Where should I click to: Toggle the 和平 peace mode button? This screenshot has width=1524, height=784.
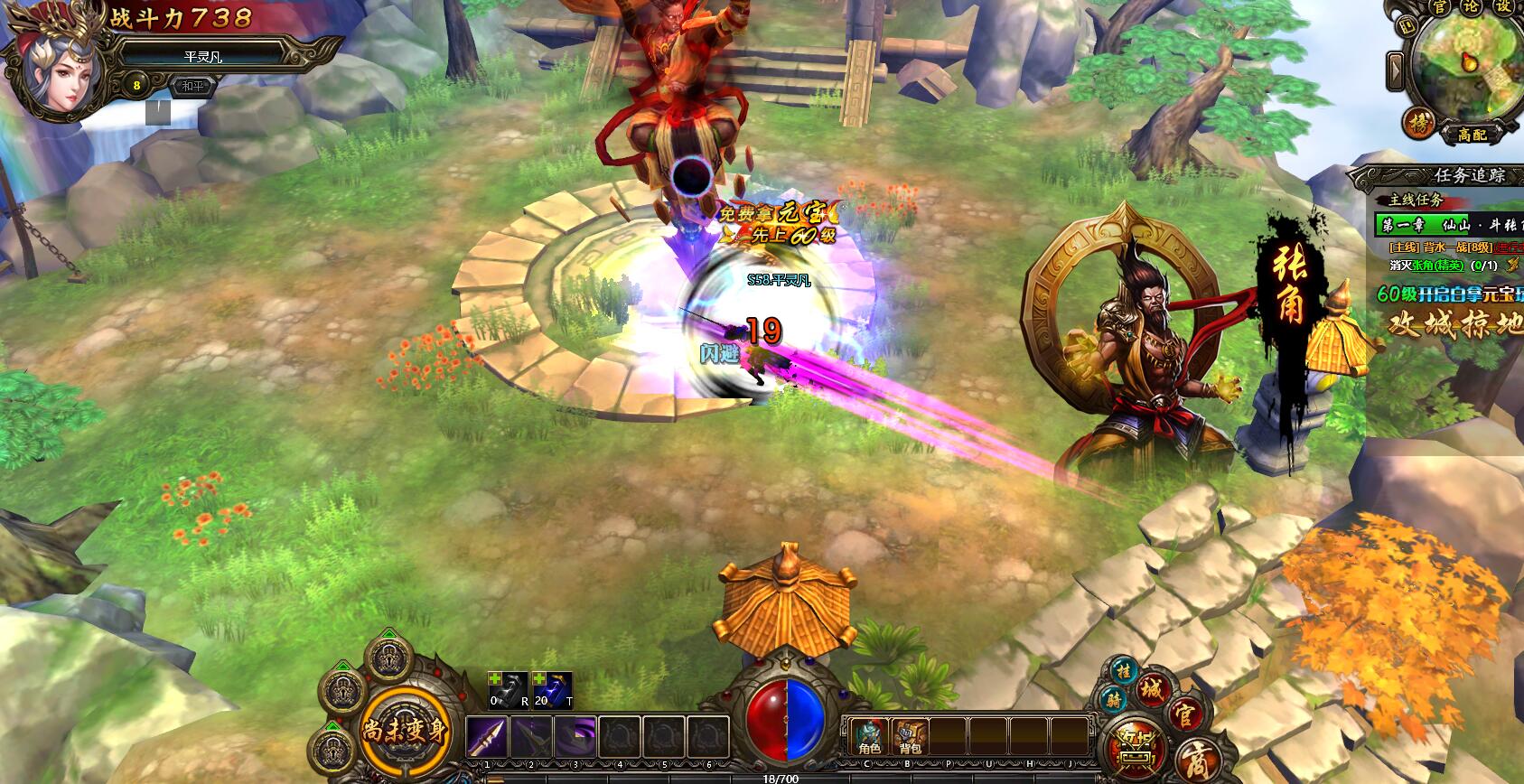coord(189,88)
